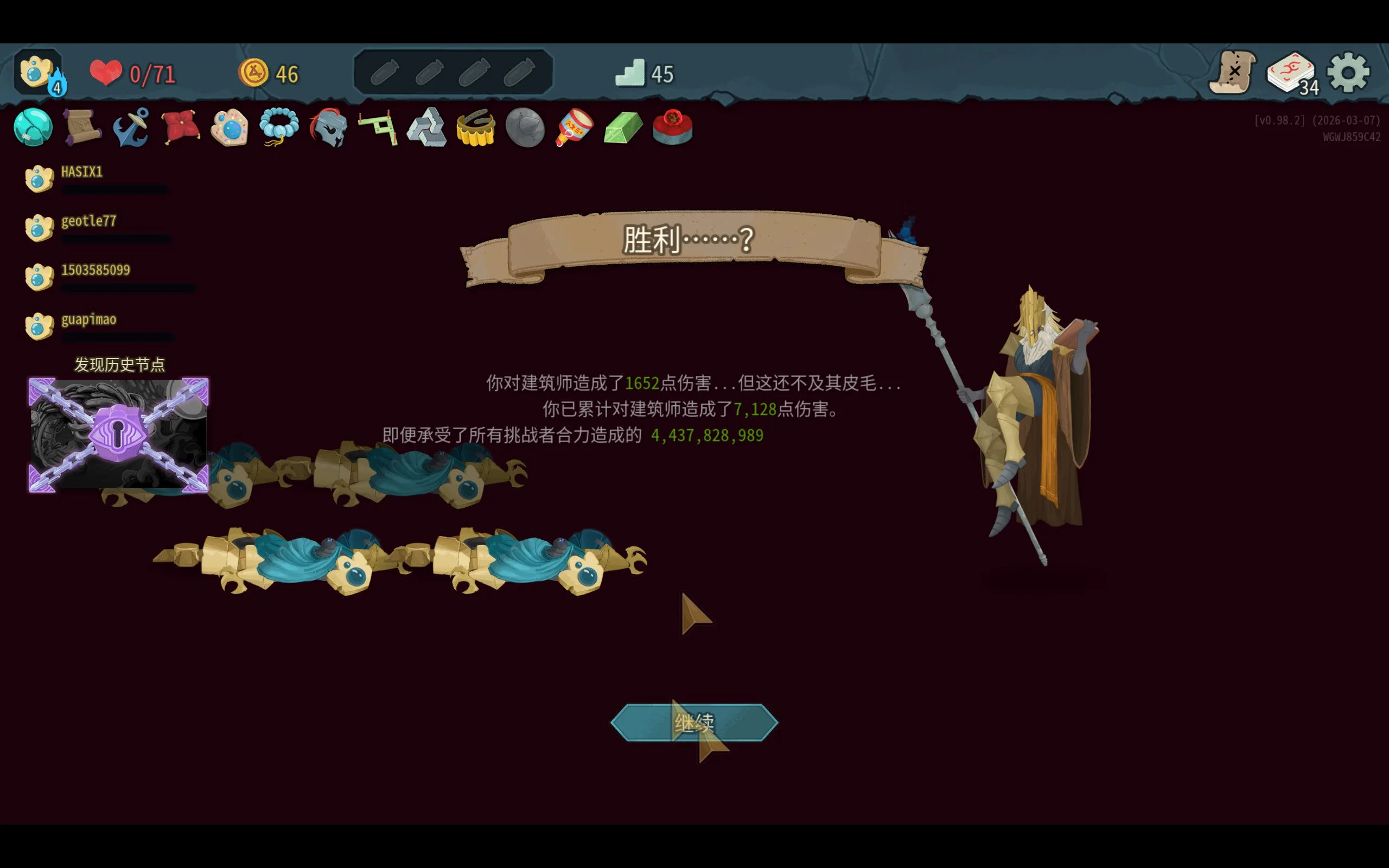The image size is (1389, 868).
Task: Select player geotle77 in the list
Action: 88,221
